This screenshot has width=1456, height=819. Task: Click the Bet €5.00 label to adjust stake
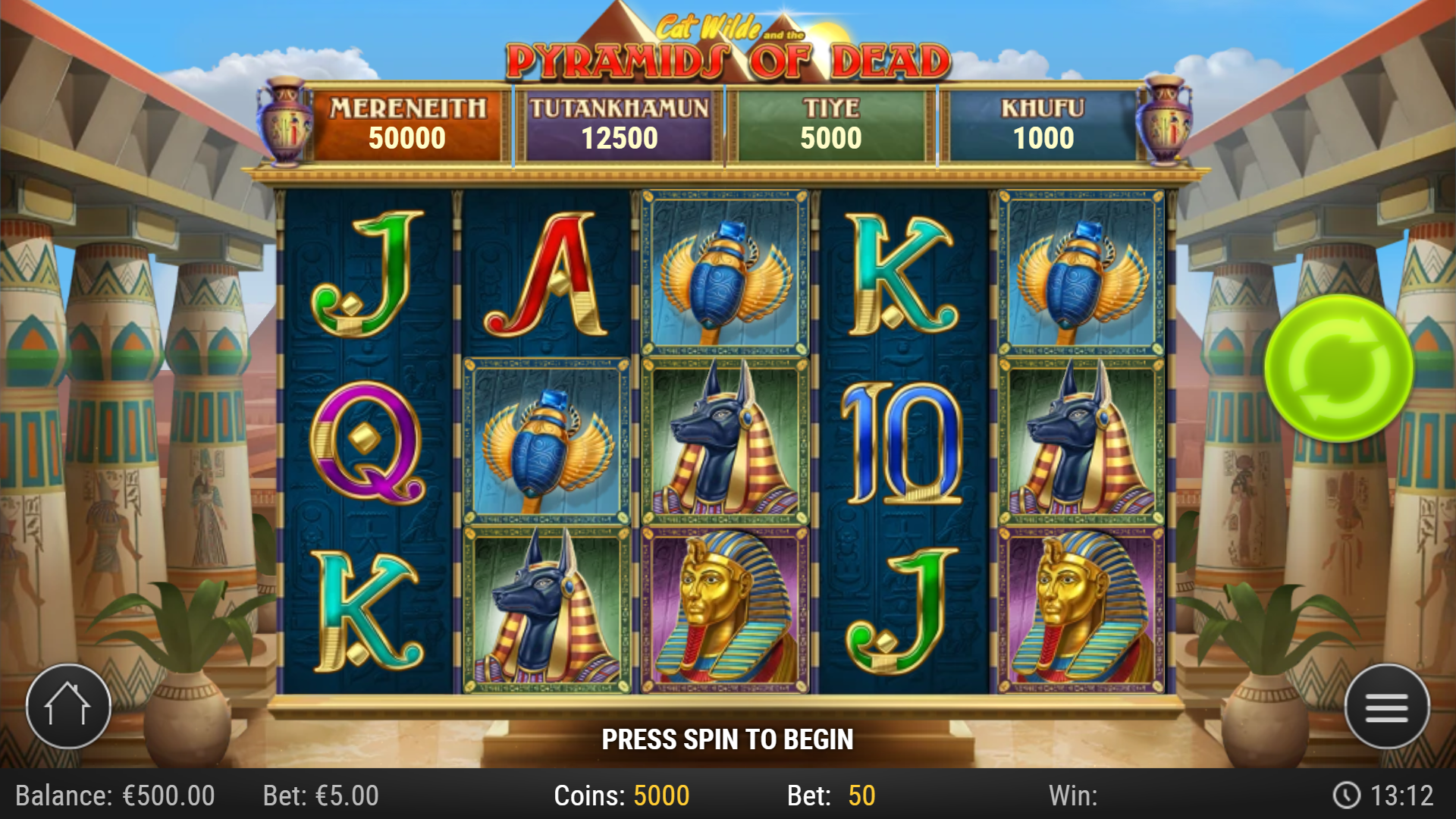[x=322, y=795]
